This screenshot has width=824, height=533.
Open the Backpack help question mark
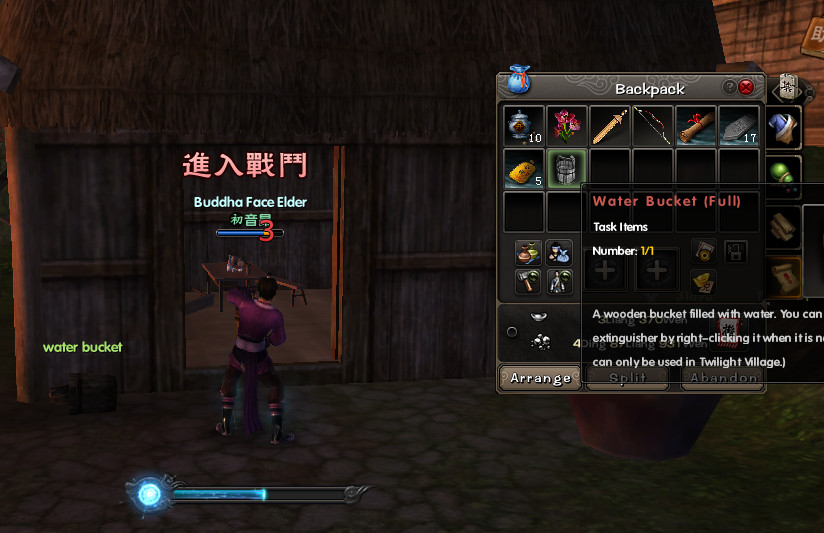[730, 88]
